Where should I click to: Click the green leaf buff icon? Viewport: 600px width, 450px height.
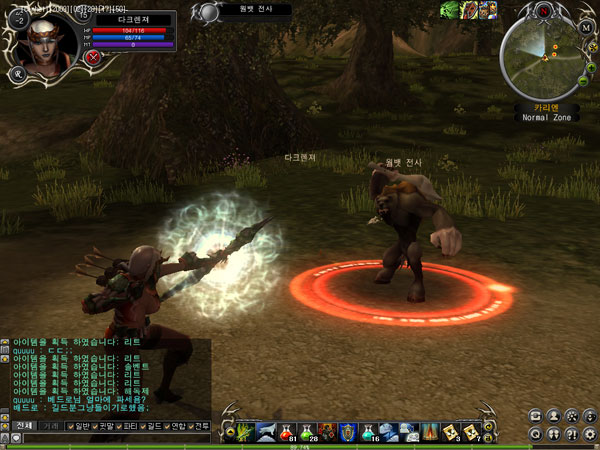(x=449, y=11)
